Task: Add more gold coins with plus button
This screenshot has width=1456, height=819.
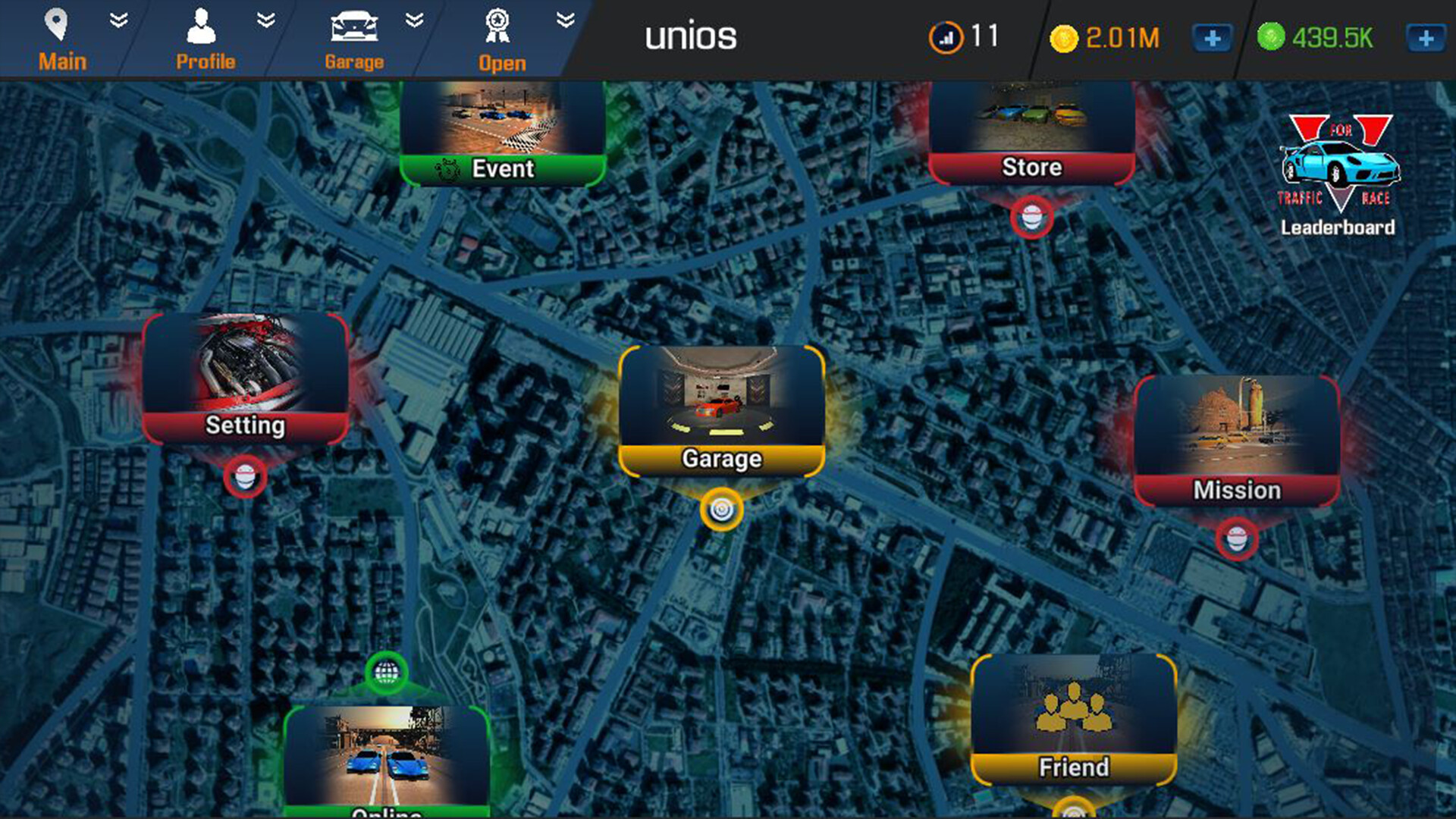Action: (x=1211, y=36)
